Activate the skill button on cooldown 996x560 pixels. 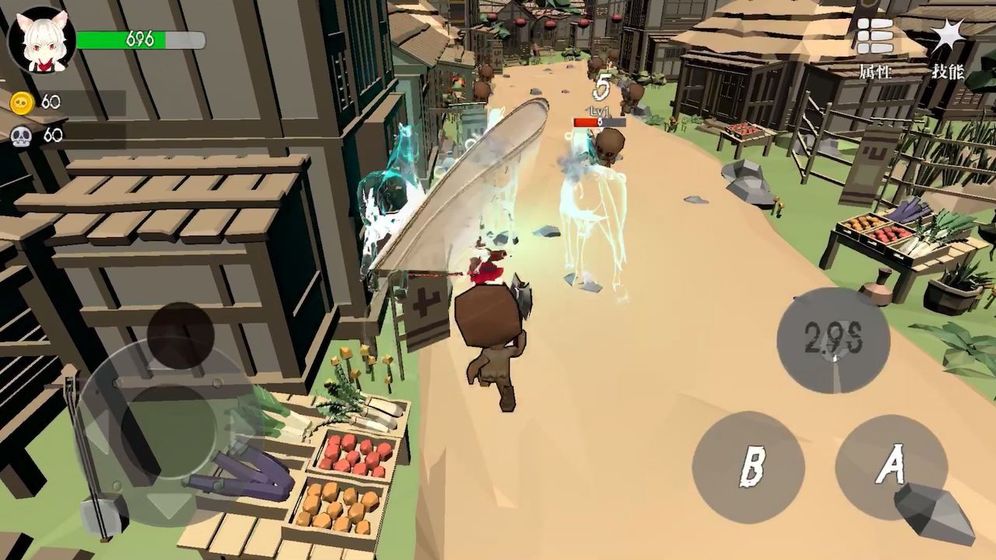point(833,340)
